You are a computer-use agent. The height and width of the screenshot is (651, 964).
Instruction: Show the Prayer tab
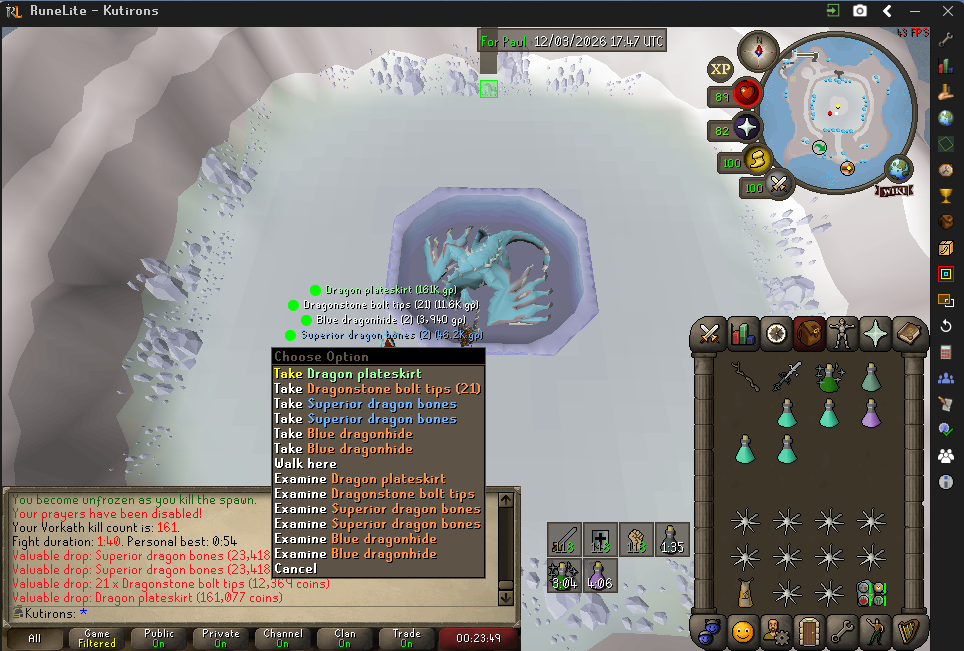tap(875, 332)
